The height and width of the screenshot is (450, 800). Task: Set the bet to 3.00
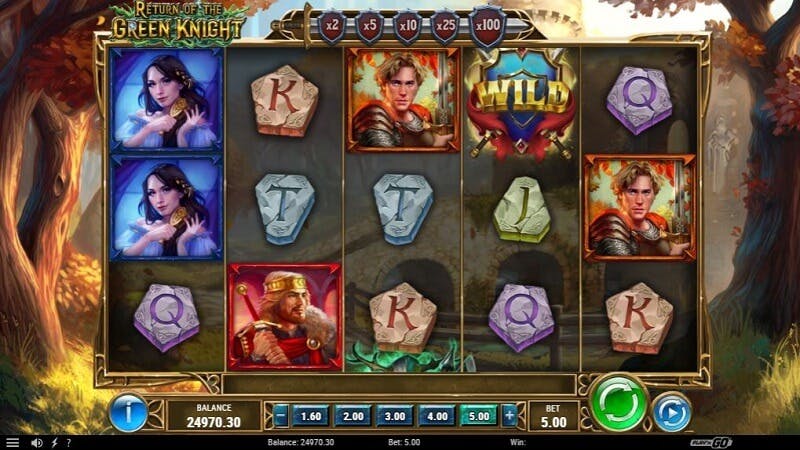(396, 415)
